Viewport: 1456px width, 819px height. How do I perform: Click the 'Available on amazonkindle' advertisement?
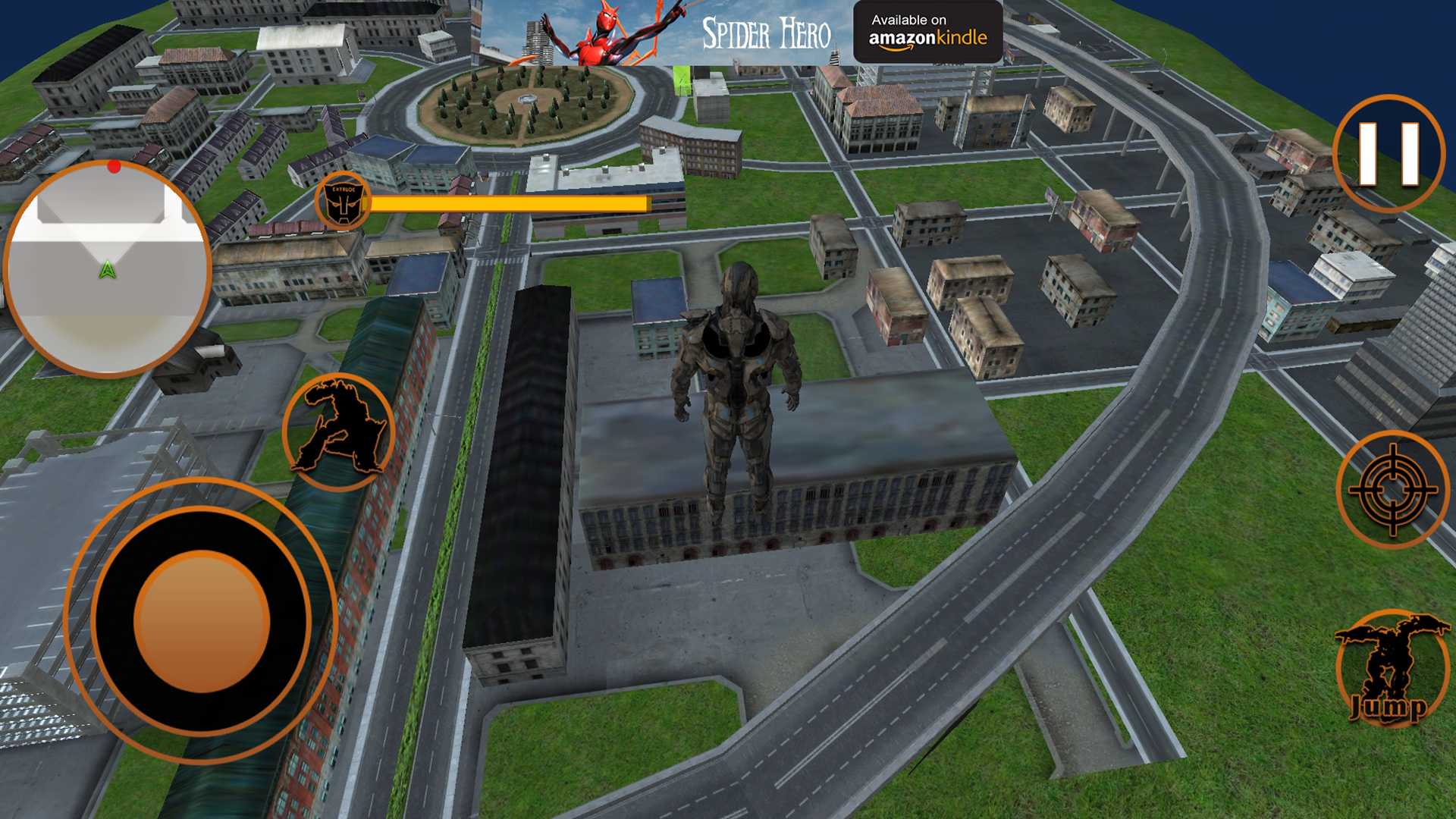pyautogui.click(x=928, y=32)
